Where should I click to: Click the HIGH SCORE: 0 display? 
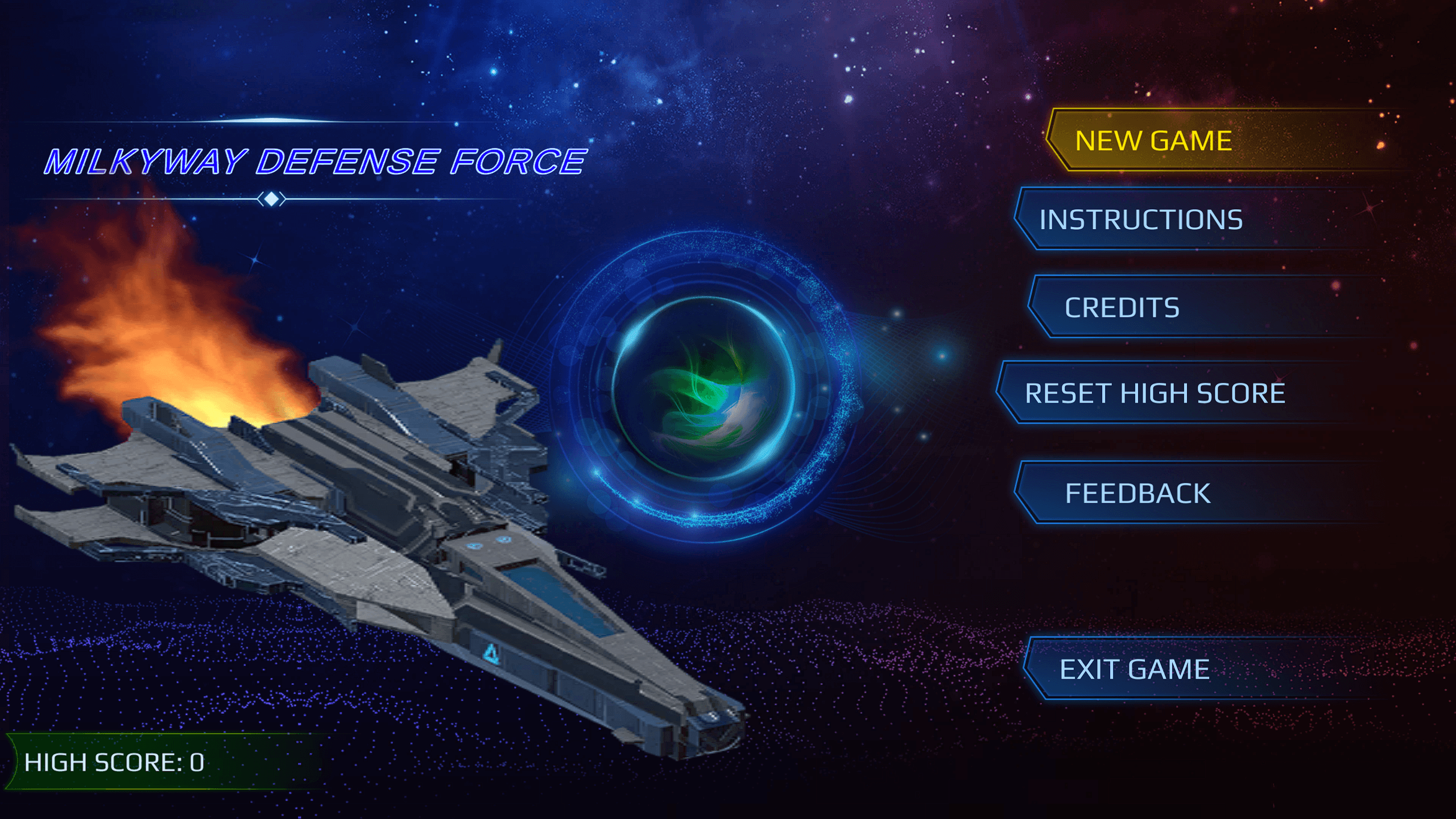pyautogui.click(x=114, y=764)
